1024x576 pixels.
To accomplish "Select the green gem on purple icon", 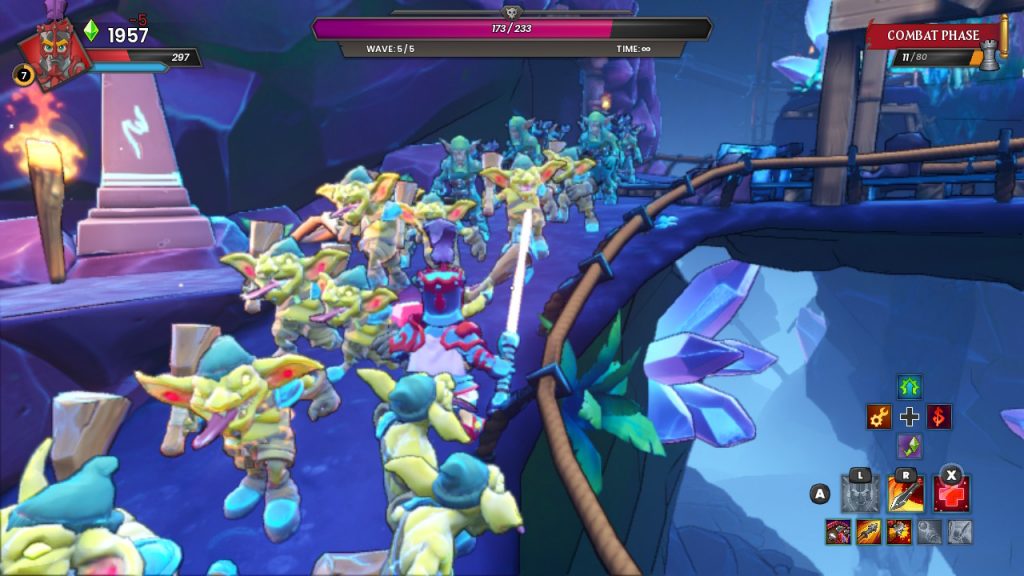I will (x=909, y=446).
